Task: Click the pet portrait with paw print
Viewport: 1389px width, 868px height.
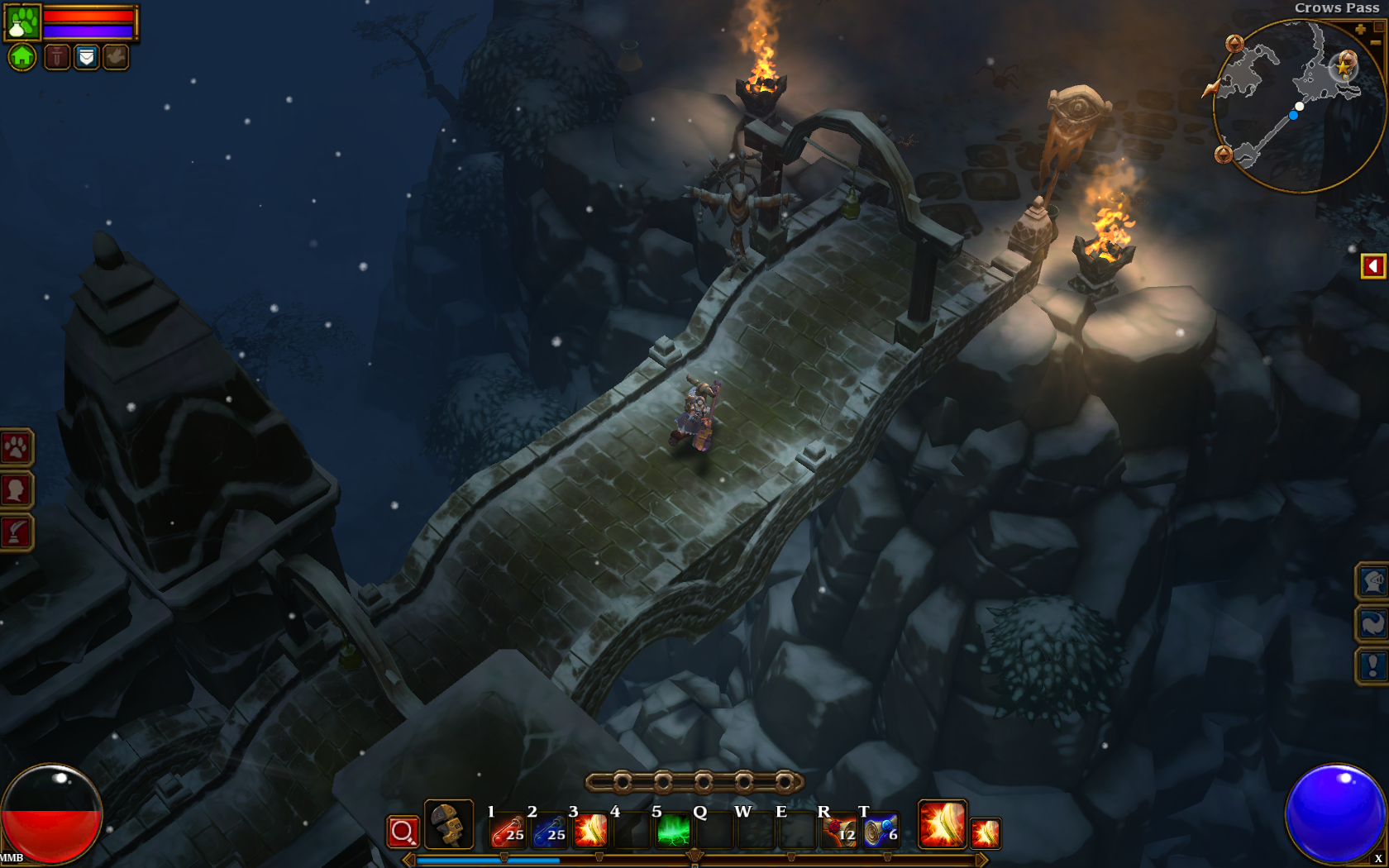Action: click(x=22, y=22)
